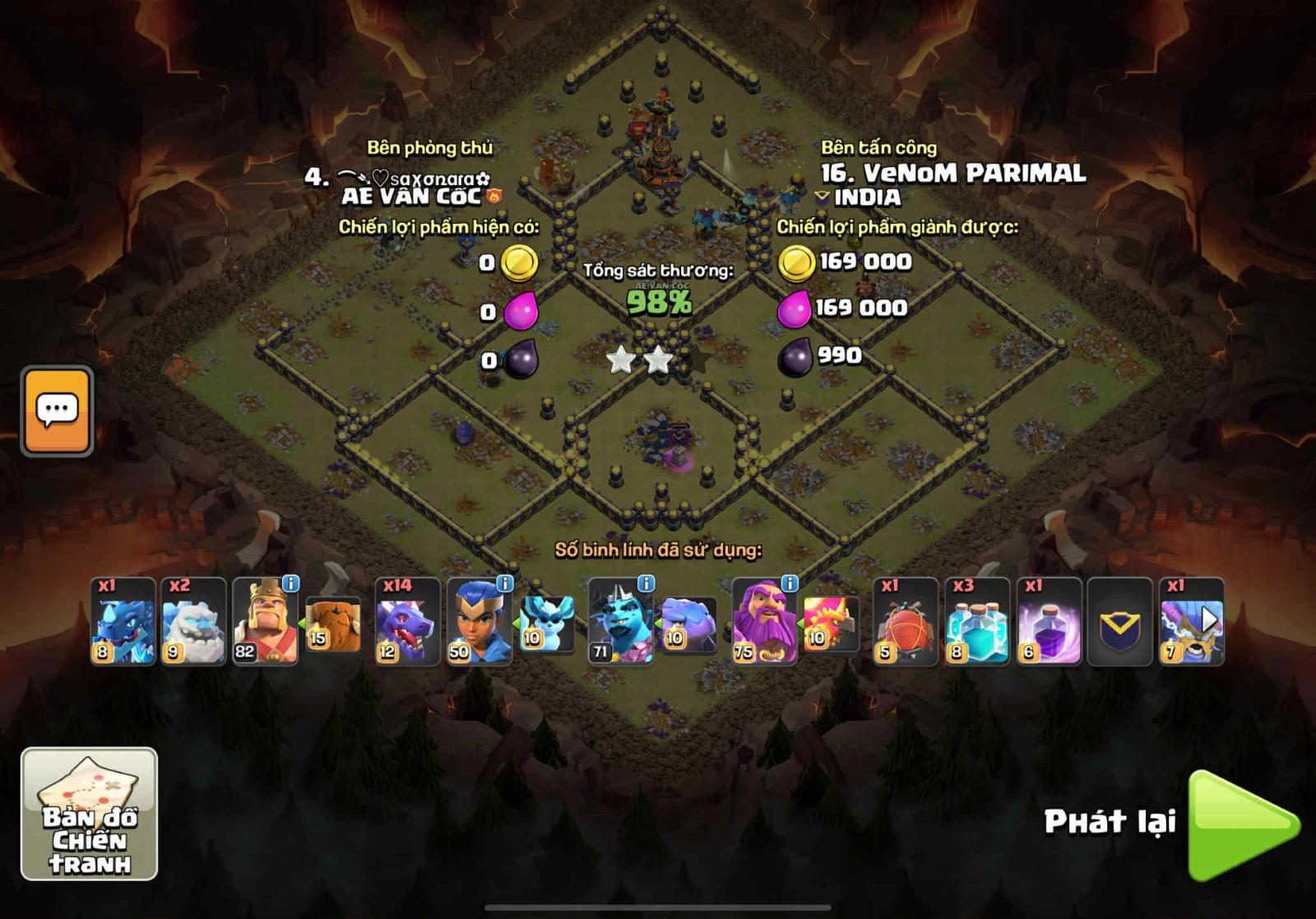Image resolution: width=1316 pixels, height=919 pixels.
Task: Select the red balloon siege machine slot
Action: click(x=906, y=622)
